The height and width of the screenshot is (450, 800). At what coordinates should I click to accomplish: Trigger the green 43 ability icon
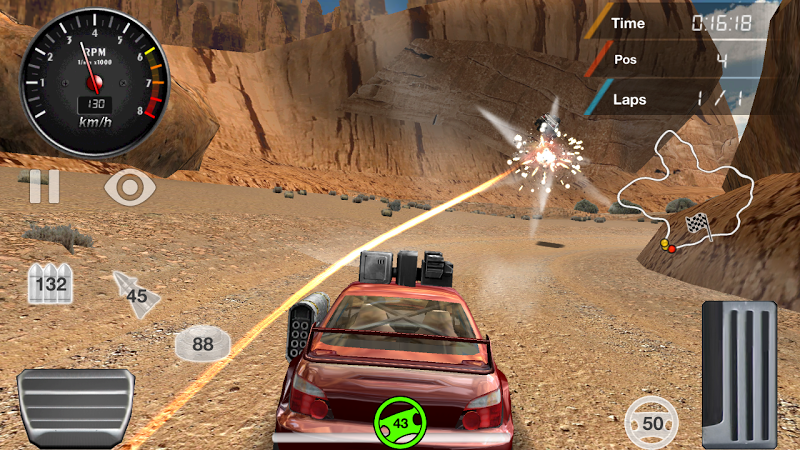click(401, 422)
